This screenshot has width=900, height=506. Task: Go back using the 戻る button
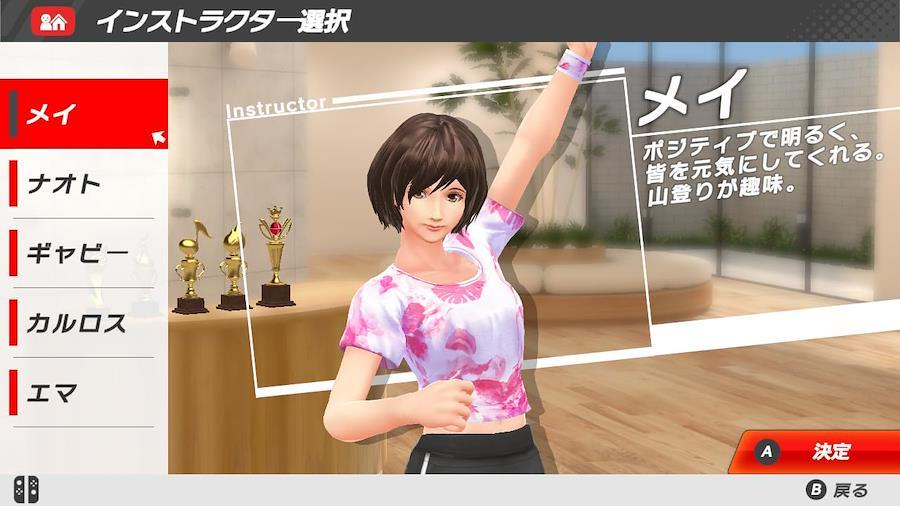pyautogui.click(x=838, y=490)
